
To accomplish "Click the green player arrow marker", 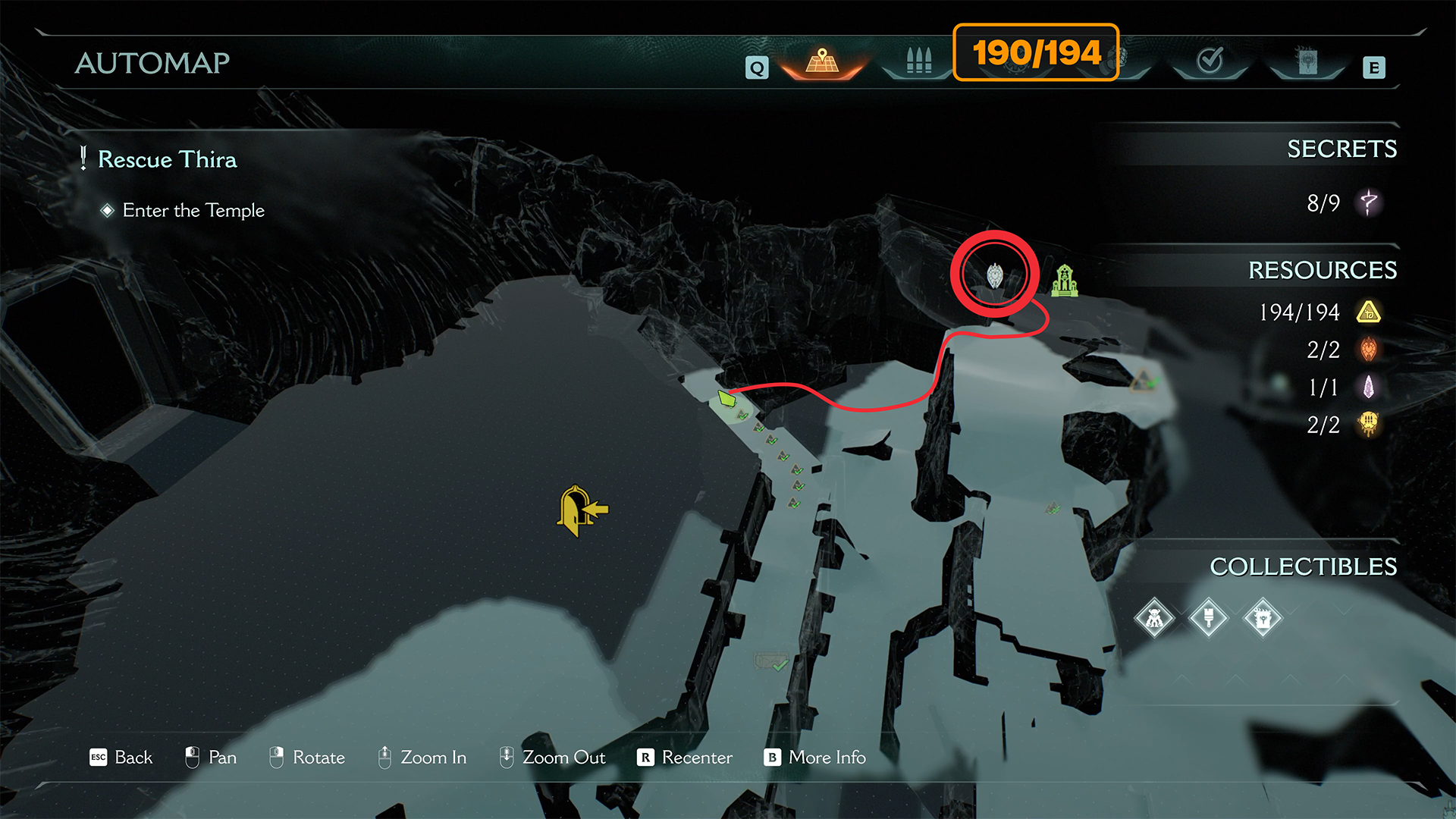I will (726, 397).
